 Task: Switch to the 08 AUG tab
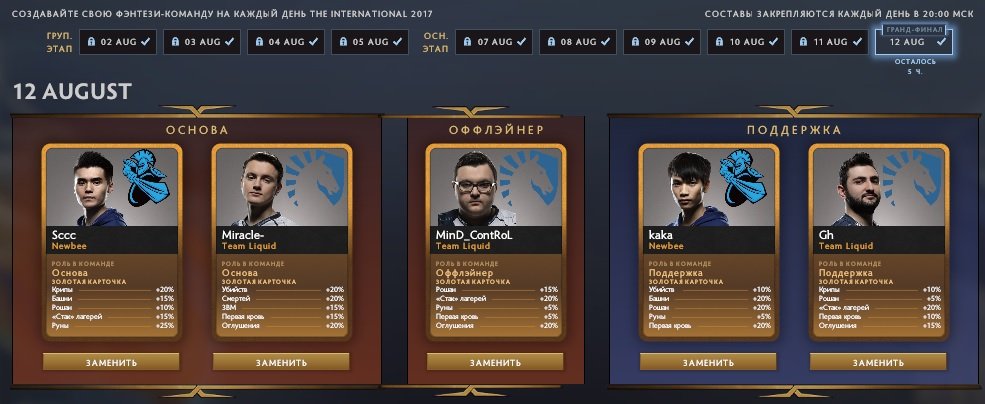click(578, 42)
